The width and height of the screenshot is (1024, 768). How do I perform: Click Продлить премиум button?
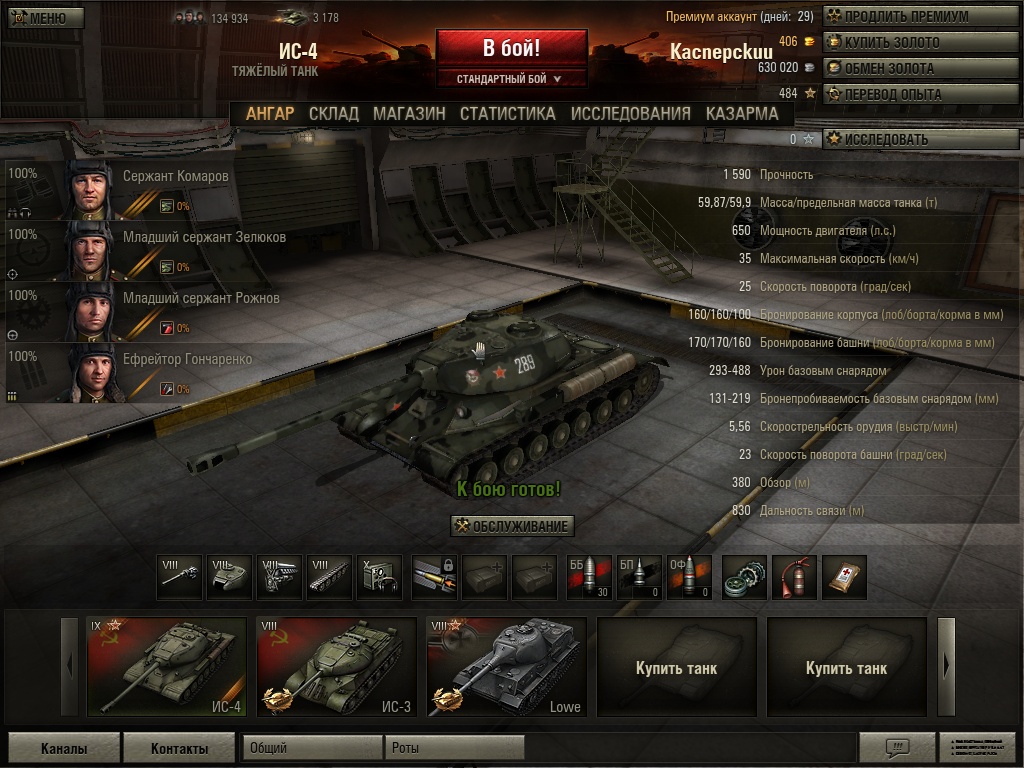pos(920,17)
